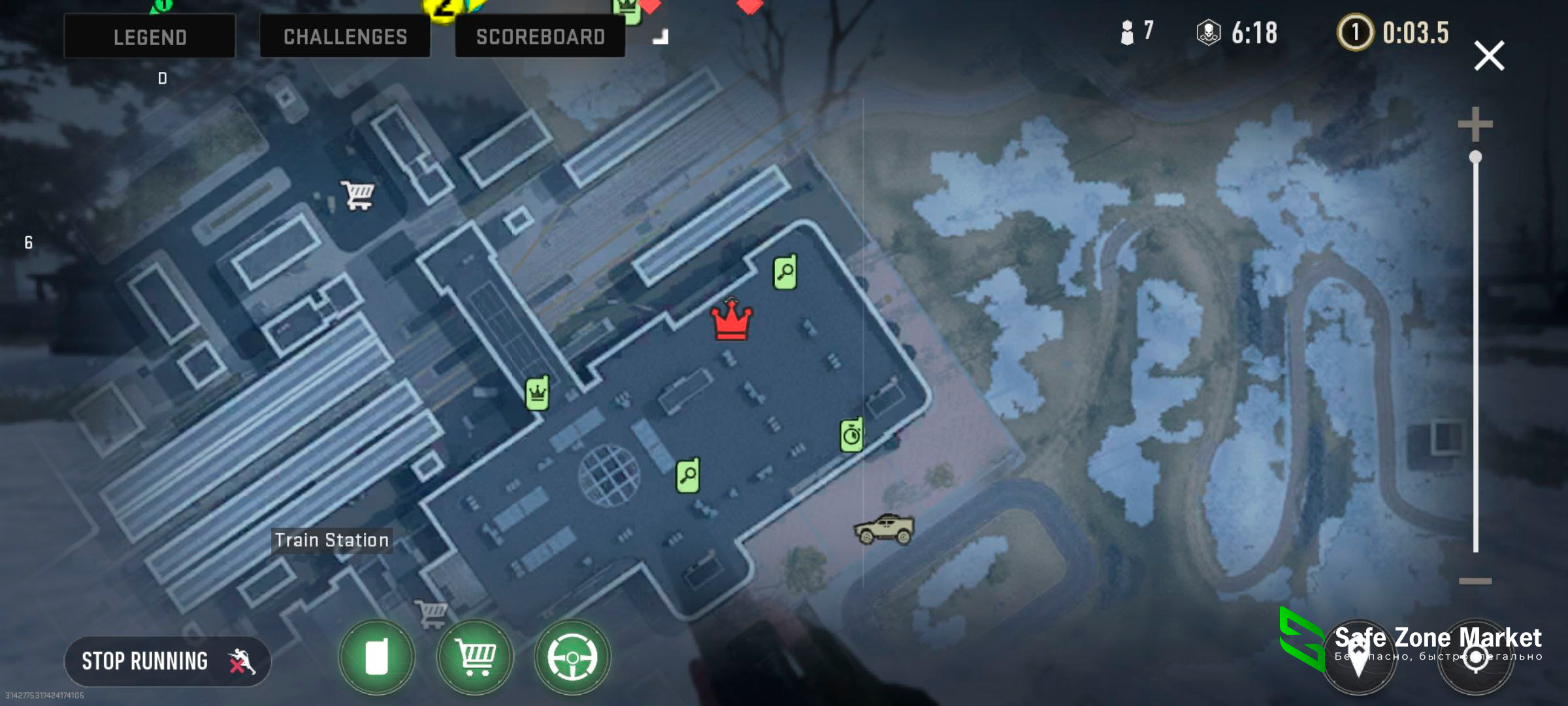Select the armored vehicle map marker

pos(884,529)
